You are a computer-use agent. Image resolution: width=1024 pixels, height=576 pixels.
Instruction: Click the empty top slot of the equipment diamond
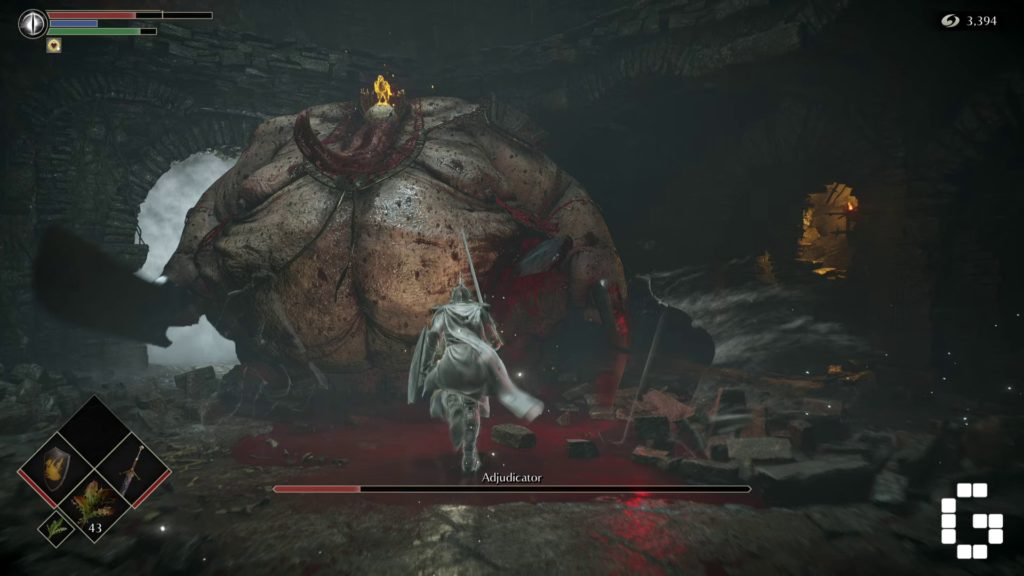(x=97, y=430)
